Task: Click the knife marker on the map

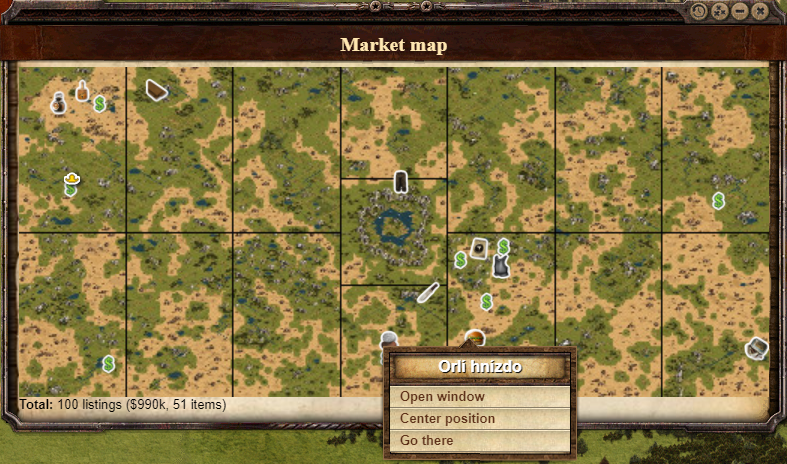Action: pyautogui.click(x=428, y=292)
